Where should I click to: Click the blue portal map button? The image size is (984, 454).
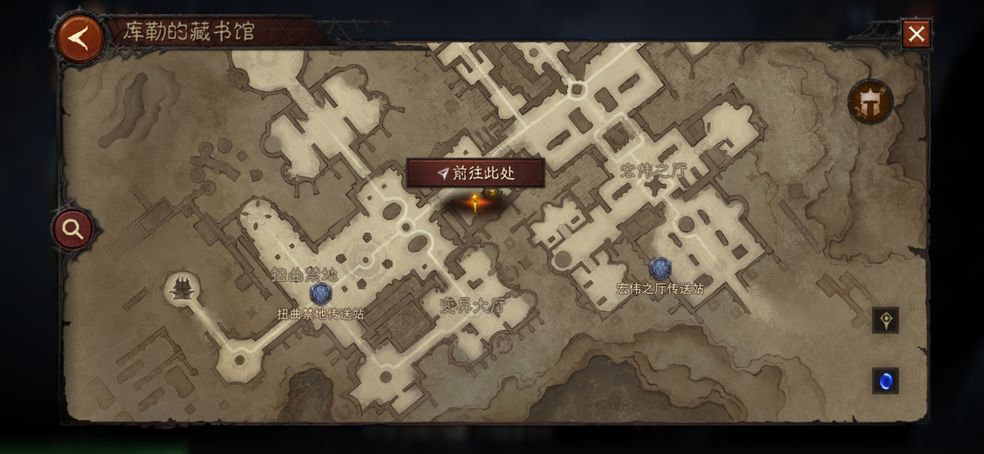click(885, 380)
